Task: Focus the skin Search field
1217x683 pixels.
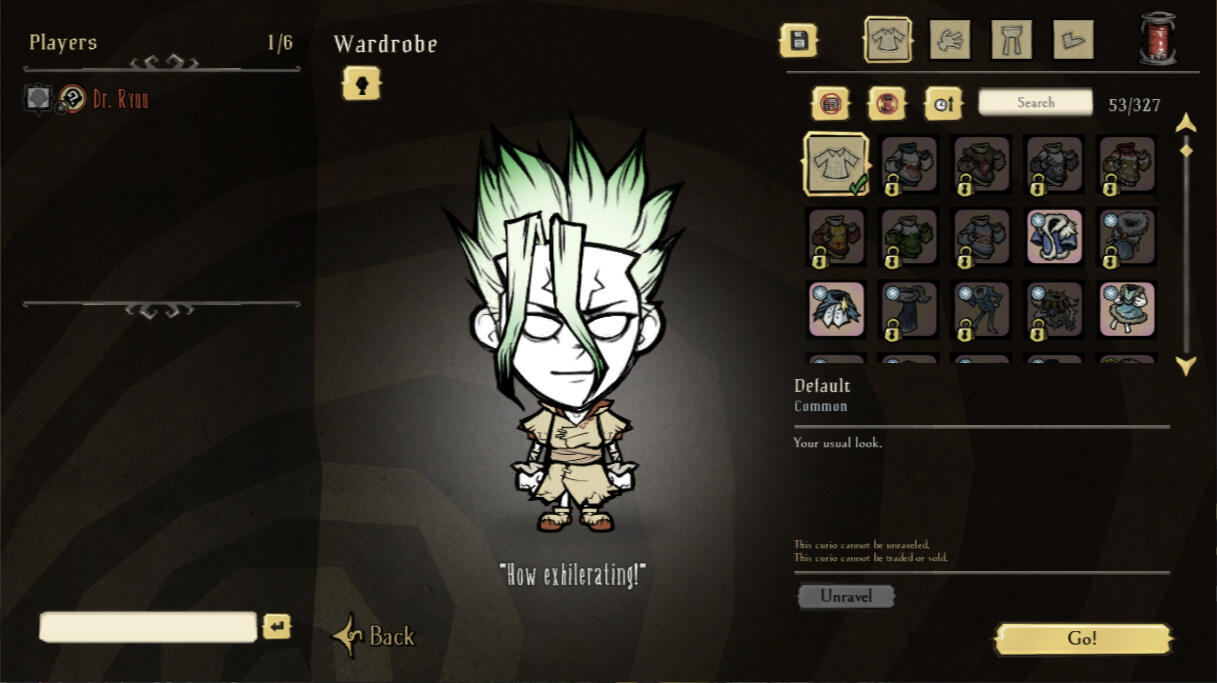Action: pyautogui.click(x=1035, y=102)
